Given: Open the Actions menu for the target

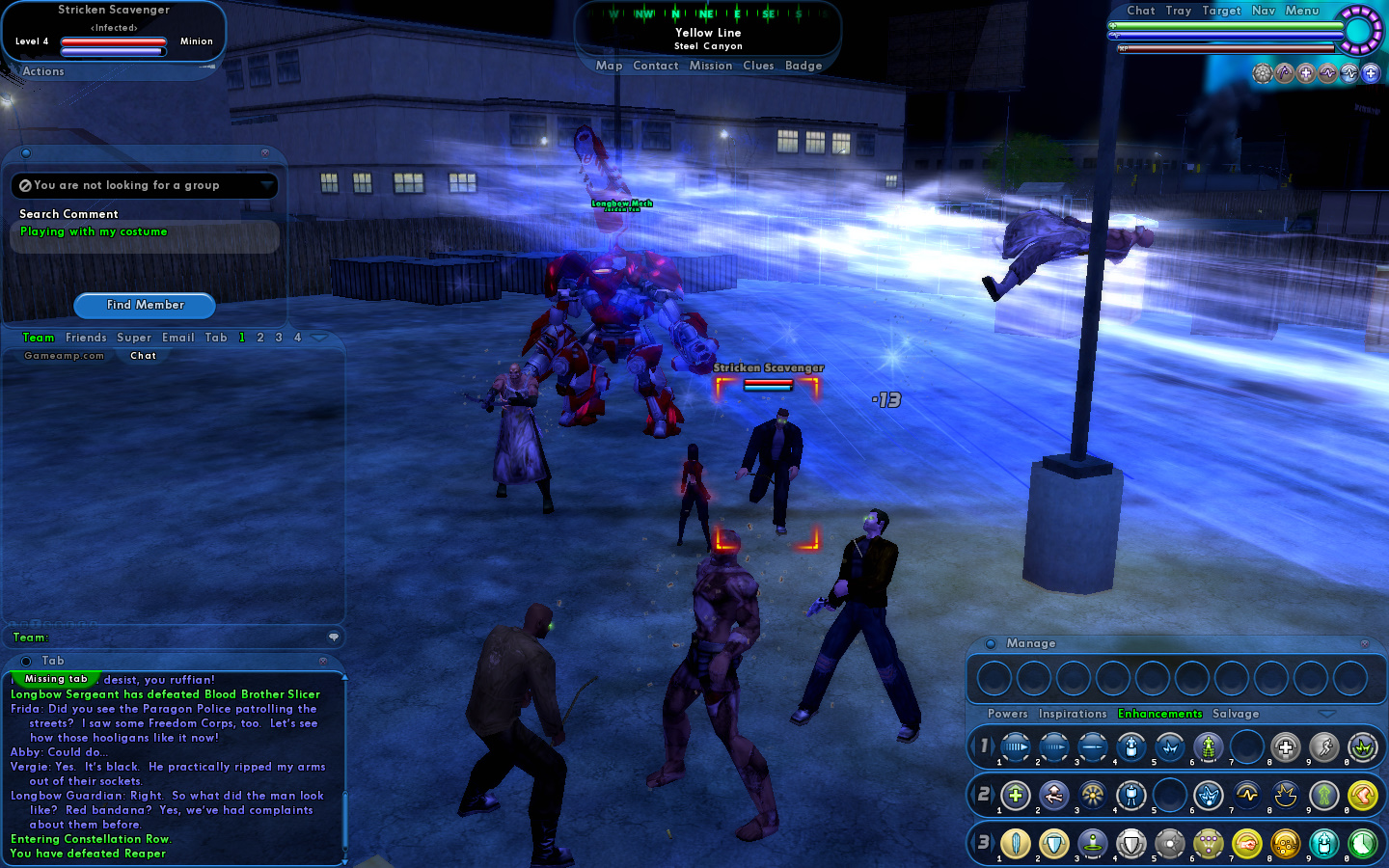Looking at the screenshot, I should [43, 71].
